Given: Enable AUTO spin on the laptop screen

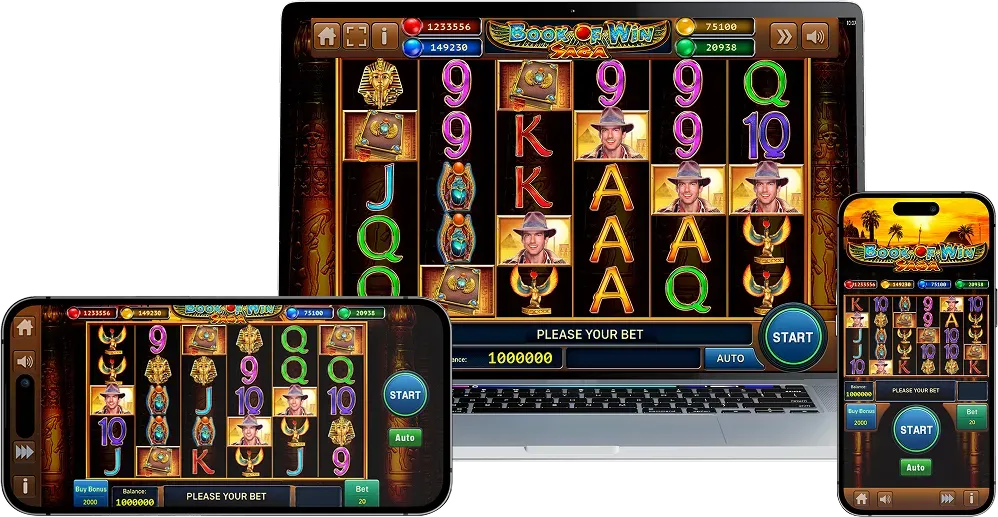Looking at the screenshot, I should coord(731,358).
